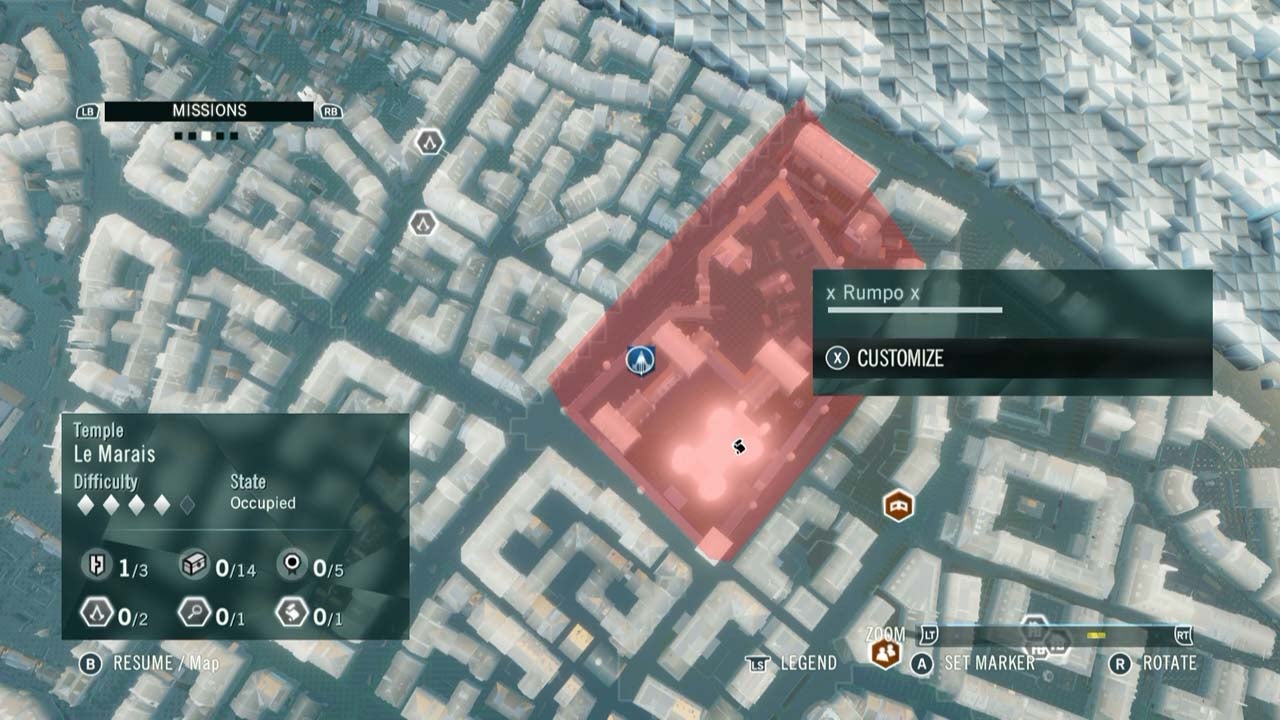This screenshot has height=720, width=1280.
Task: Select the orange co-op mission icon near Rumpo
Action: (x=897, y=506)
